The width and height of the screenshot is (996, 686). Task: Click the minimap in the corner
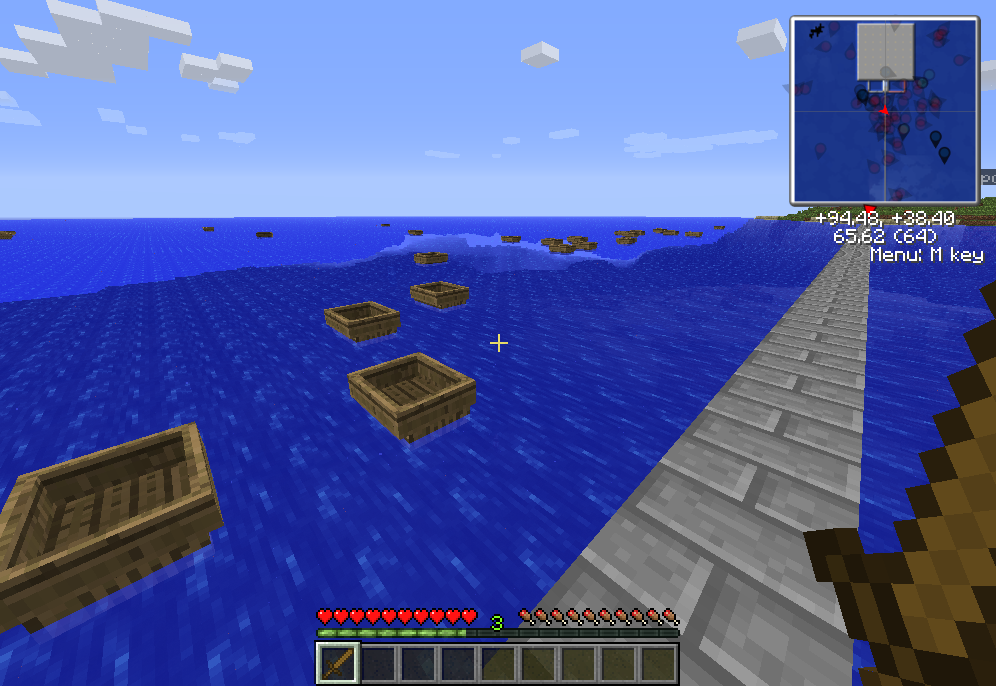(x=884, y=110)
